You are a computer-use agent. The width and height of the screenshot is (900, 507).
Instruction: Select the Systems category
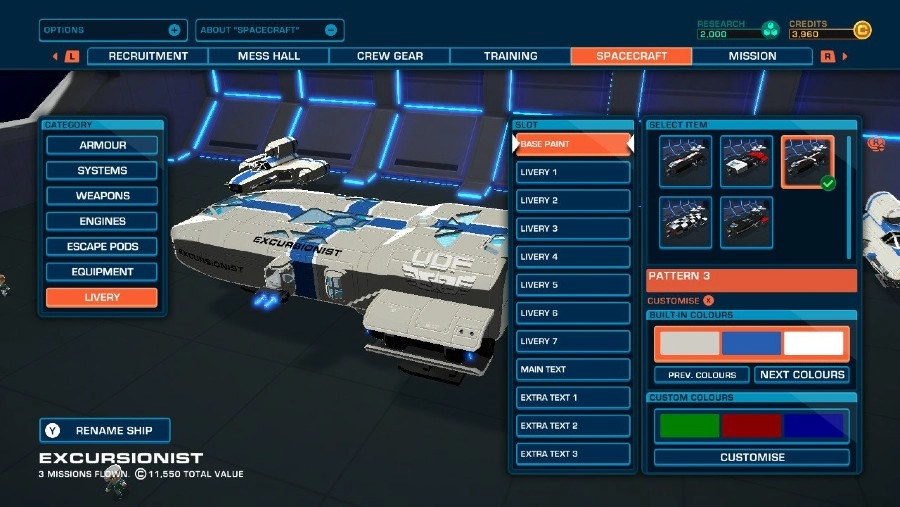102,171
